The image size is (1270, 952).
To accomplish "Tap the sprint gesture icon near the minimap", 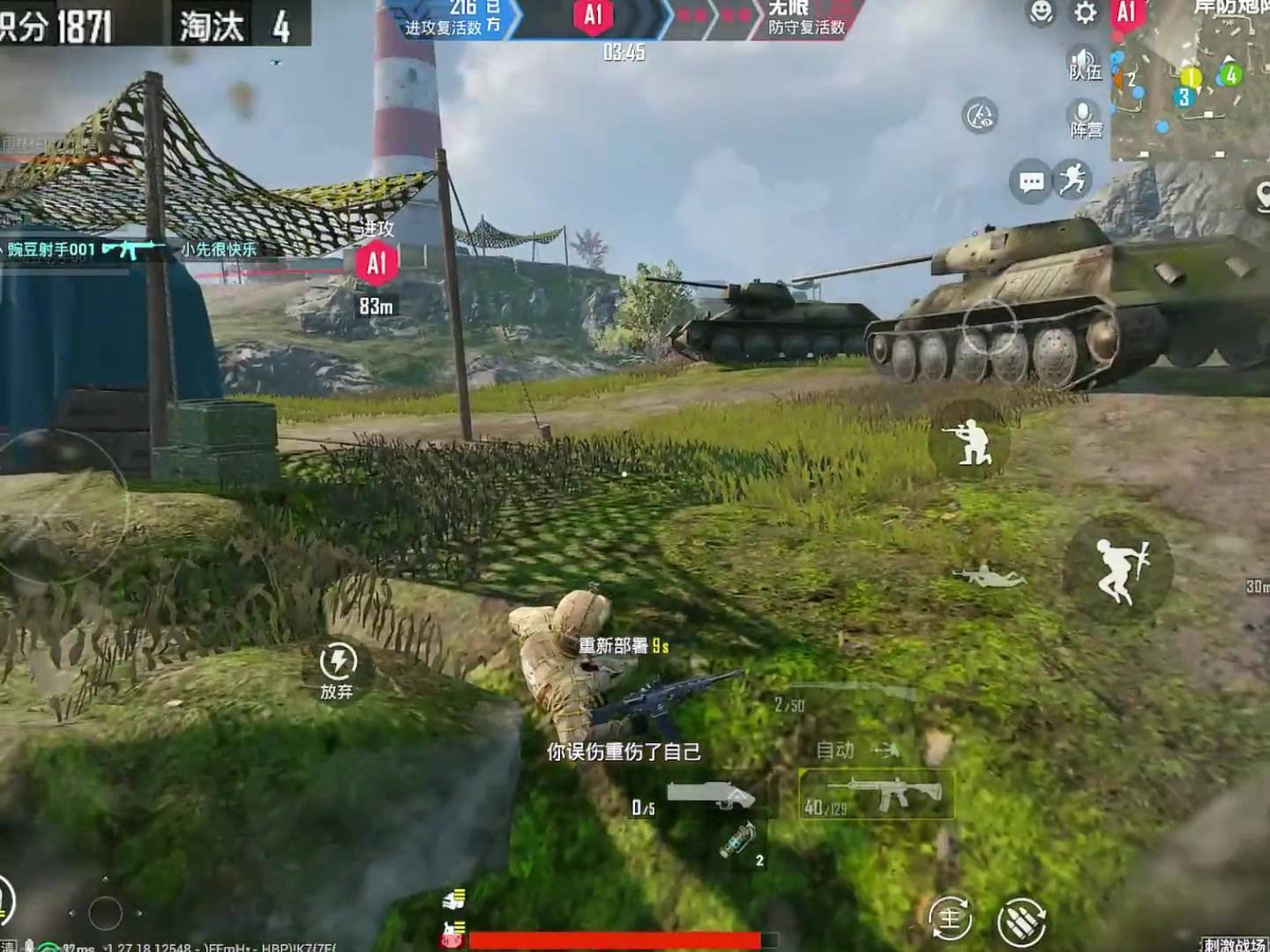I will click(x=1072, y=180).
